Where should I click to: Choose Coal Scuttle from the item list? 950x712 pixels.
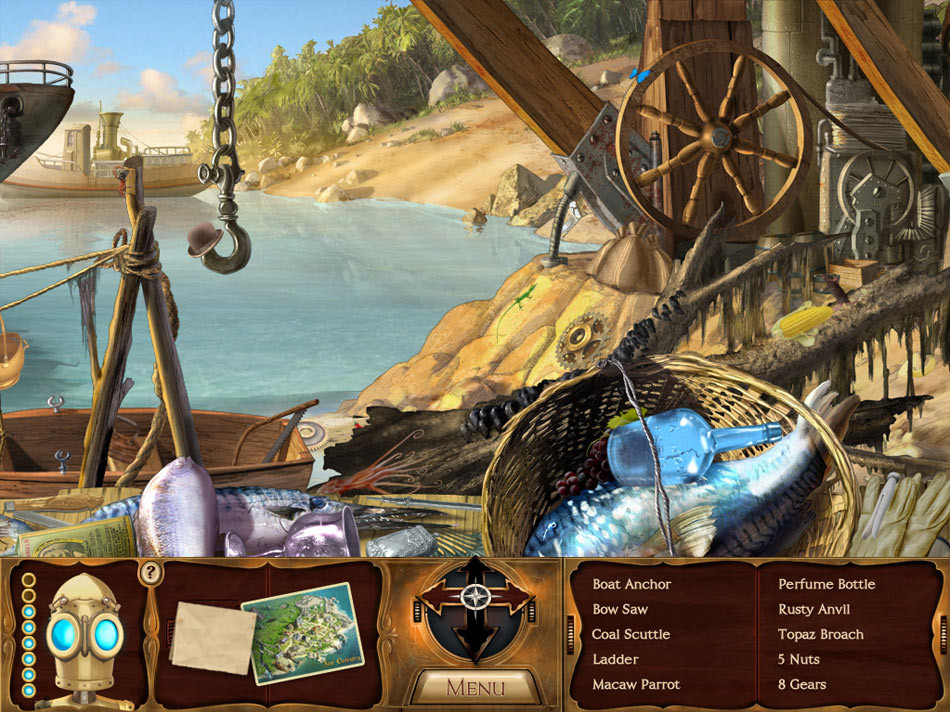click(x=631, y=634)
